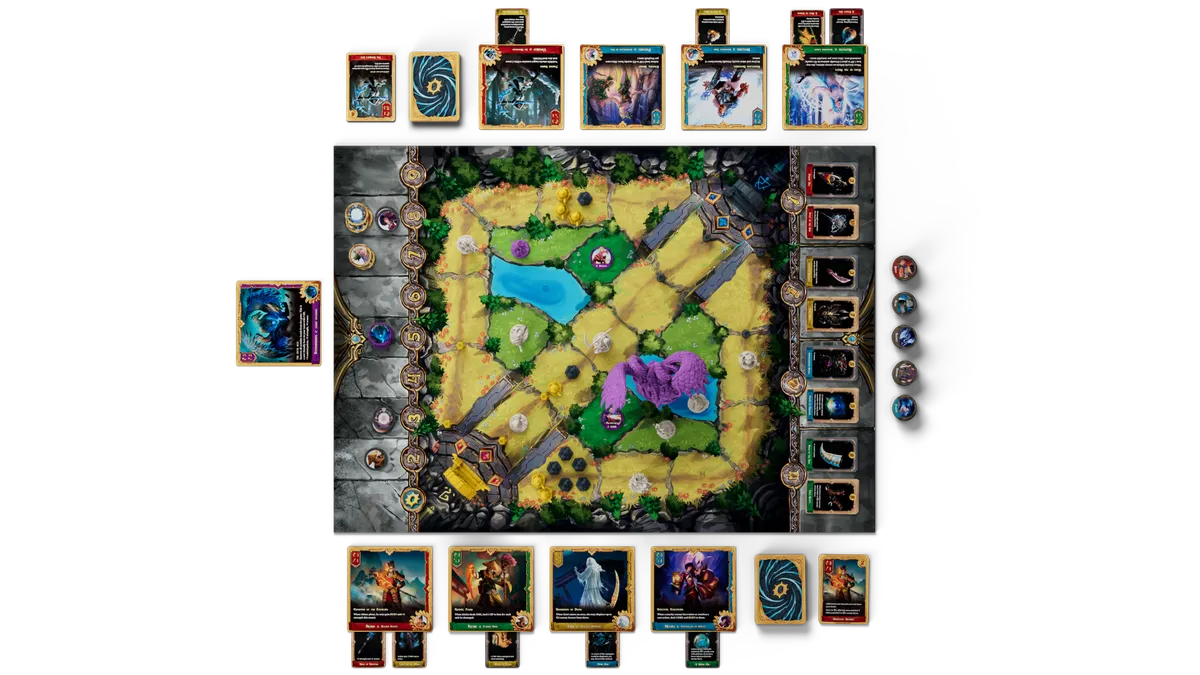Choose the opponent's forest scene champion card

pyautogui.click(x=621, y=87)
